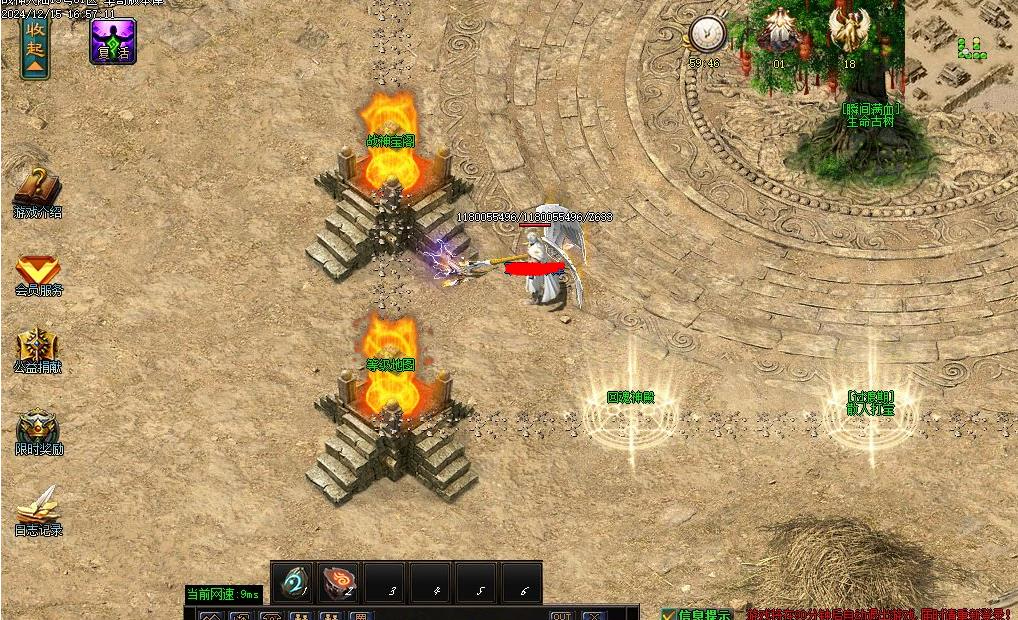This screenshot has height=620, width=1018.
Task: Open the 公益捐献 donation icon
Action: tap(38, 348)
